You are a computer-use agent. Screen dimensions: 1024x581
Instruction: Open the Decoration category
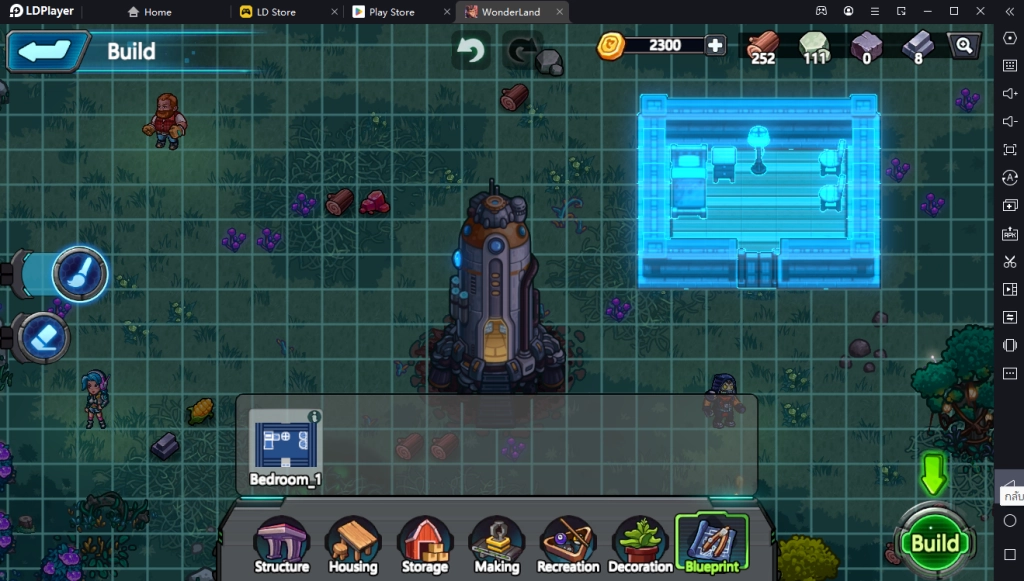click(640, 546)
